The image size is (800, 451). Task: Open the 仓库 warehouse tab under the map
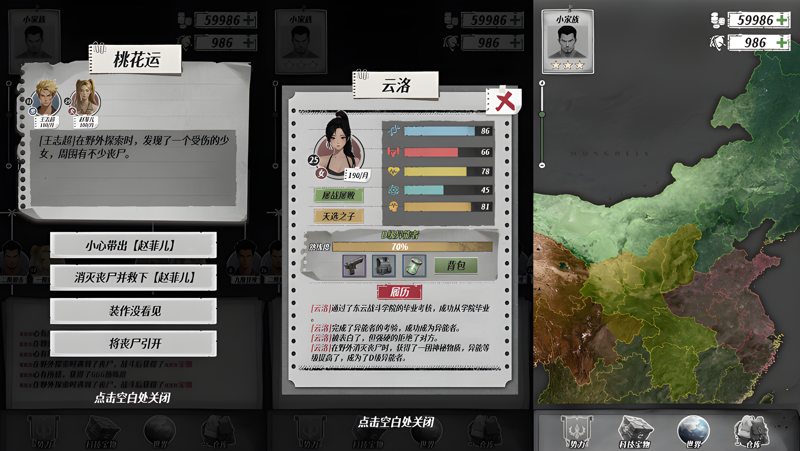pyautogui.click(x=747, y=431)
